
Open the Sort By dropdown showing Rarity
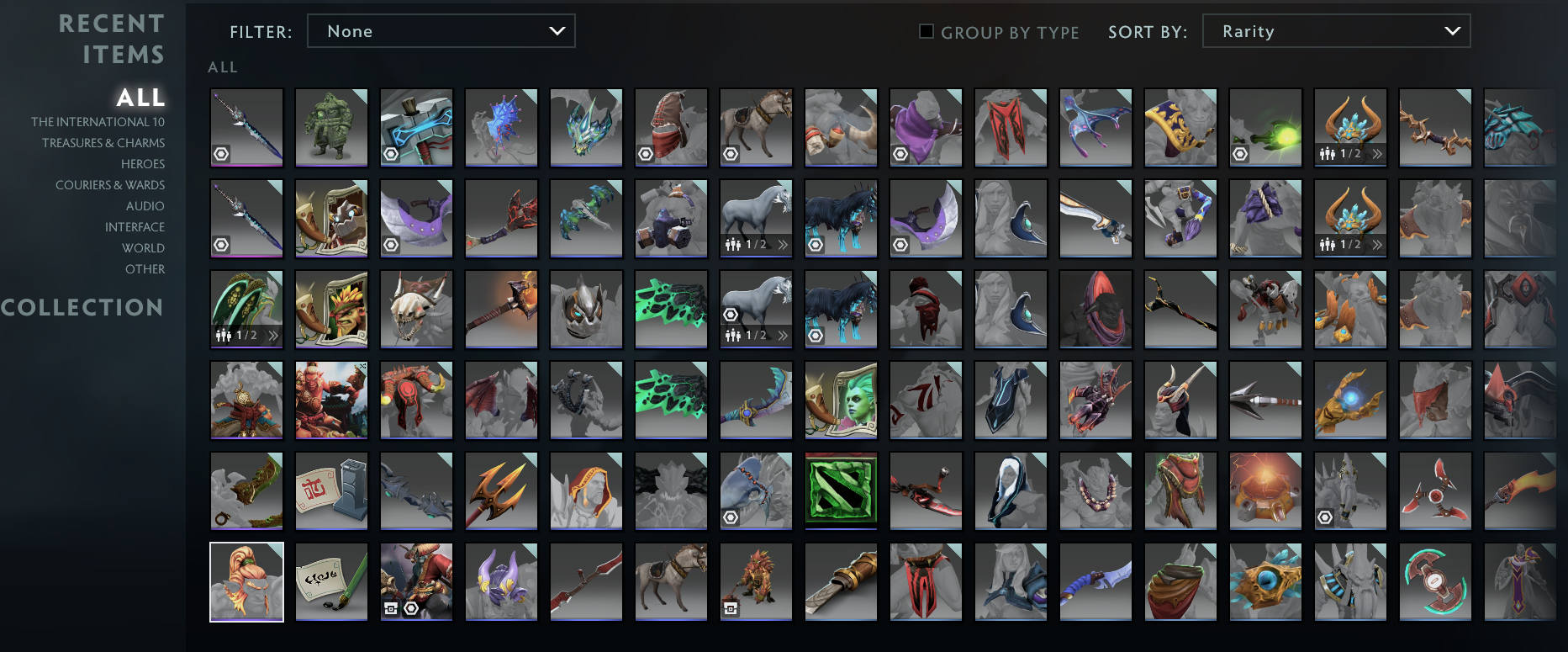pyautogui.click(x=1337, y=30)
